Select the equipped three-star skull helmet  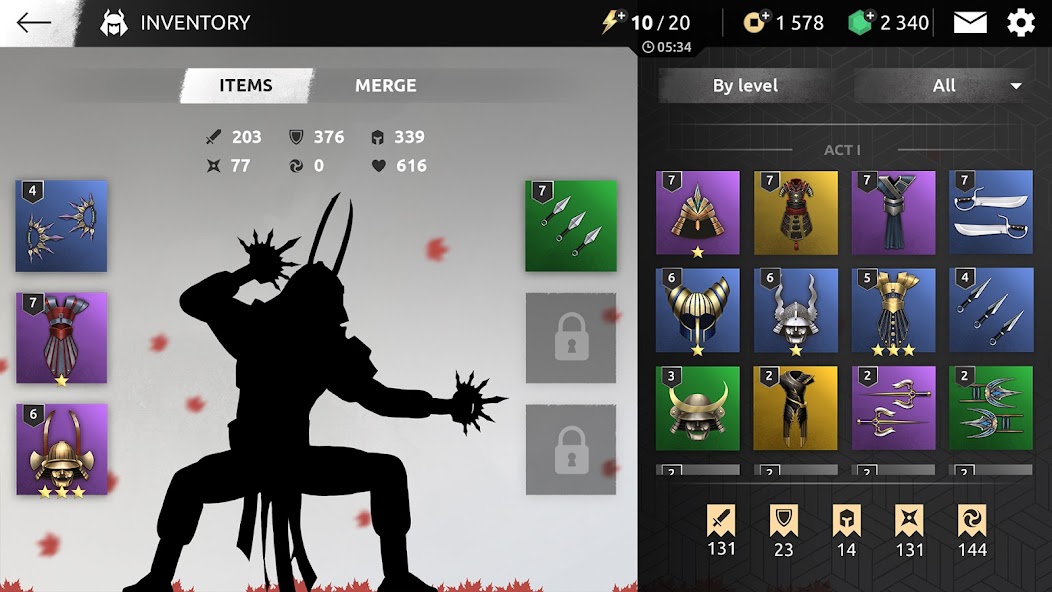point(61,449)
